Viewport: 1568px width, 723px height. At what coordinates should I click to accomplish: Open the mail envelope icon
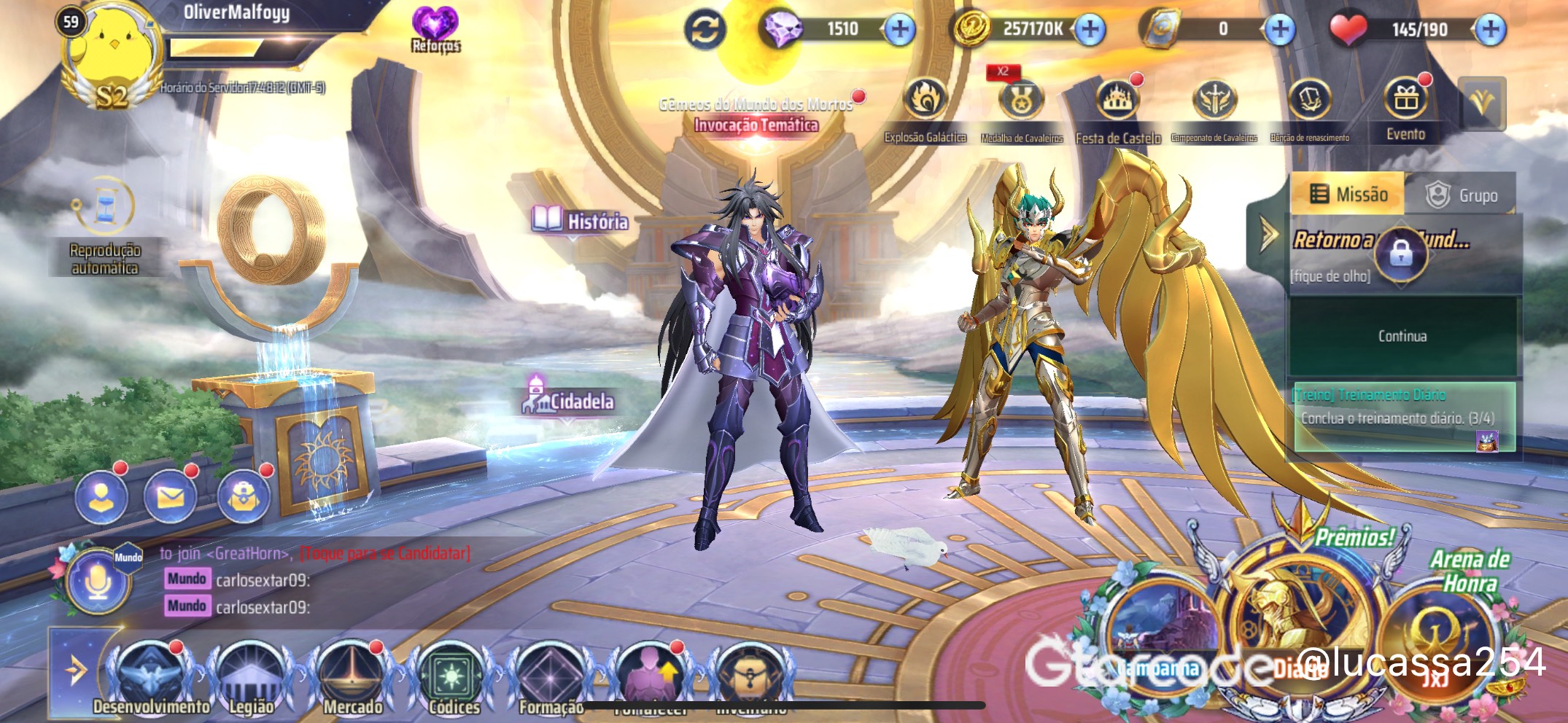[170, 498]
